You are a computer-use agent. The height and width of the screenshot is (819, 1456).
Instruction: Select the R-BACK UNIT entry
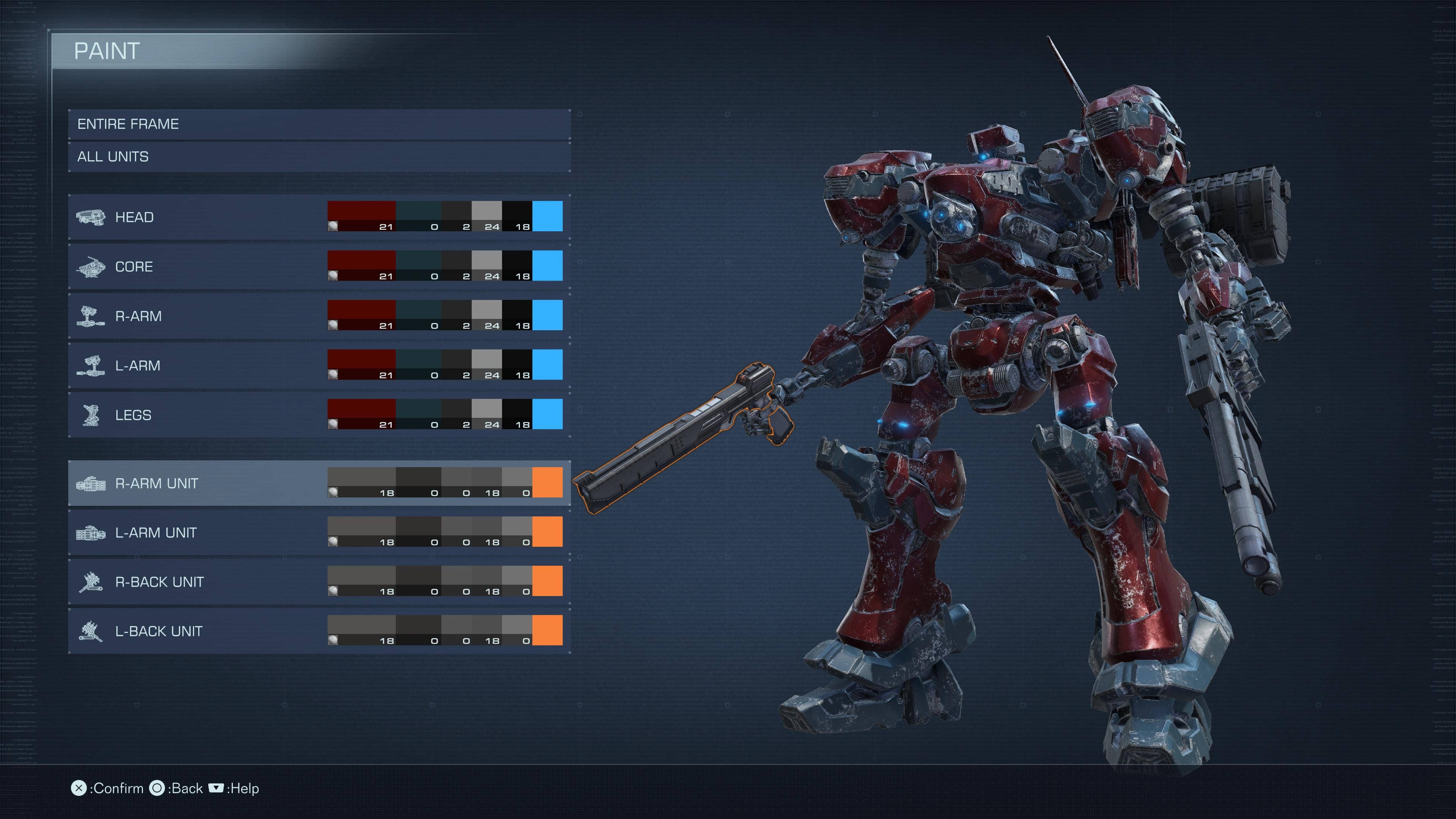(198, 582)
